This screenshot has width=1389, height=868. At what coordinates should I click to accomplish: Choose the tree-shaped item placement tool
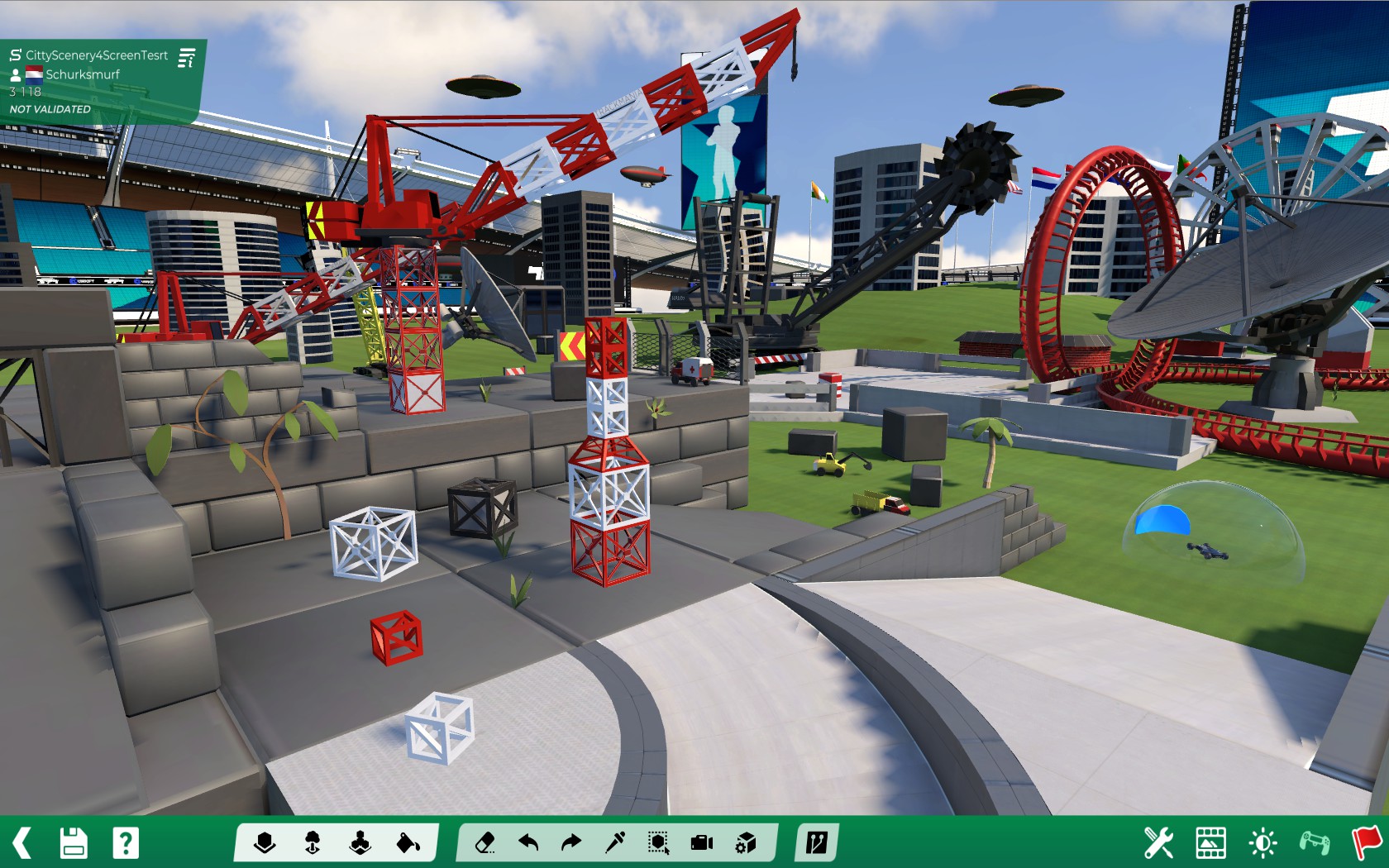click(313, 843)
